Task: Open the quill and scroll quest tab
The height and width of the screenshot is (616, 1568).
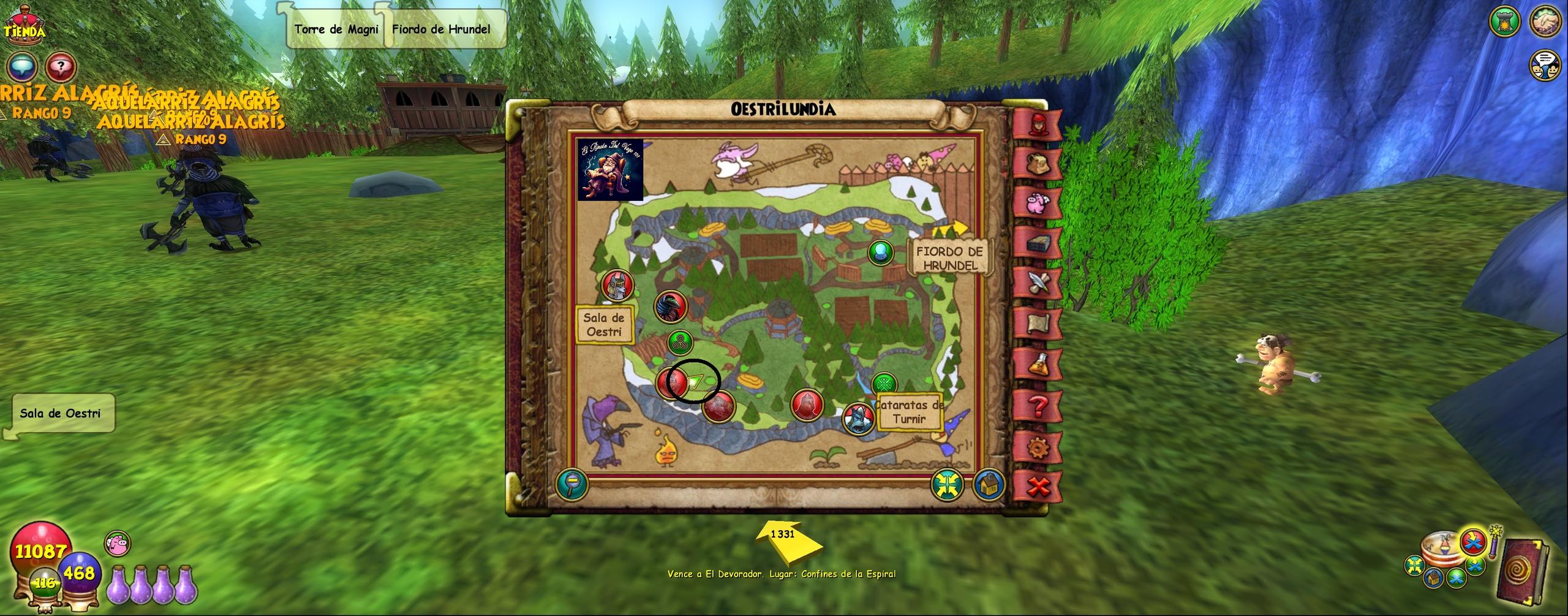Action: tap(1037, 283)
